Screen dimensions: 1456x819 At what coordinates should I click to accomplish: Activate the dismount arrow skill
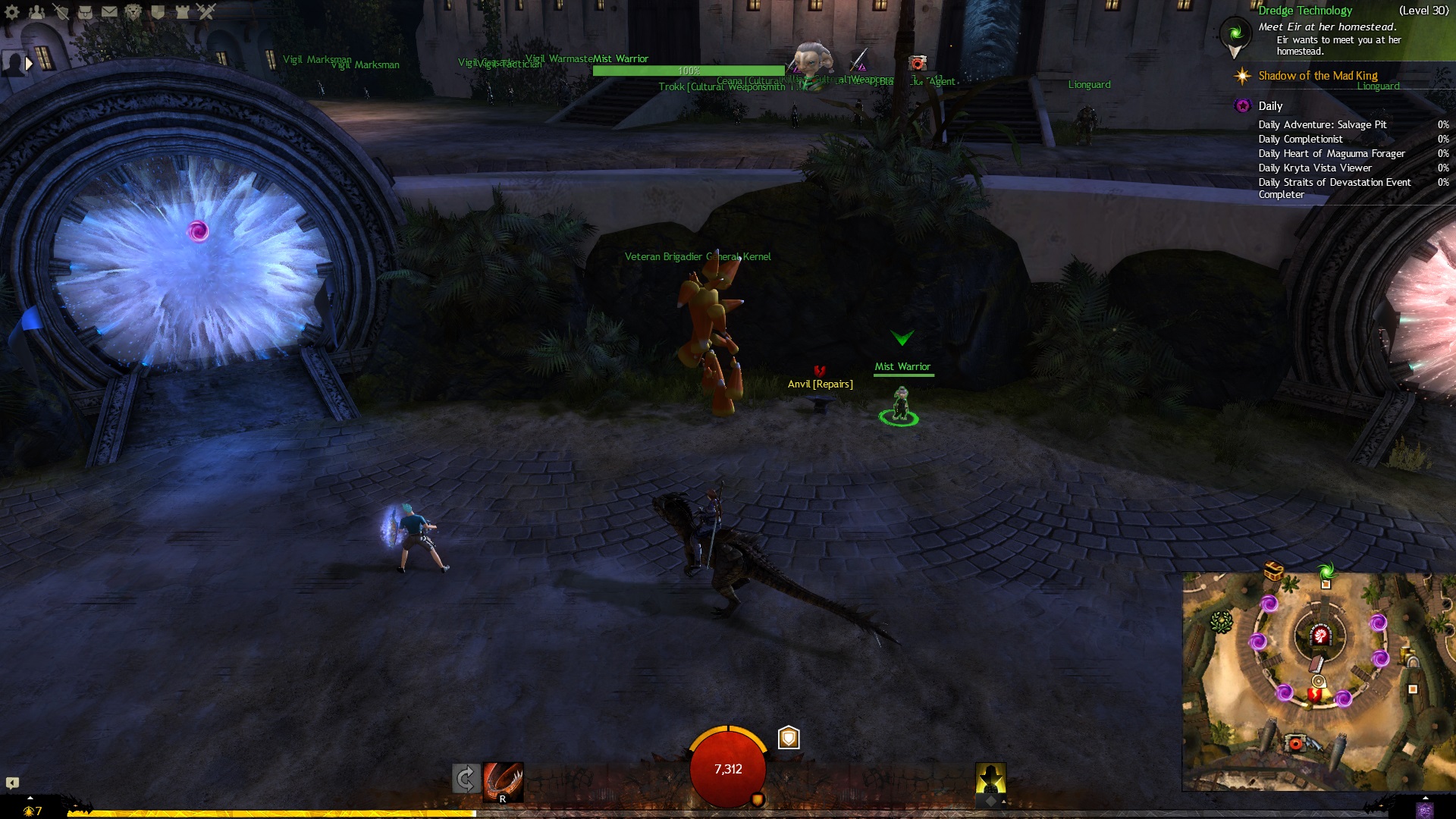[x=466, y=779]
